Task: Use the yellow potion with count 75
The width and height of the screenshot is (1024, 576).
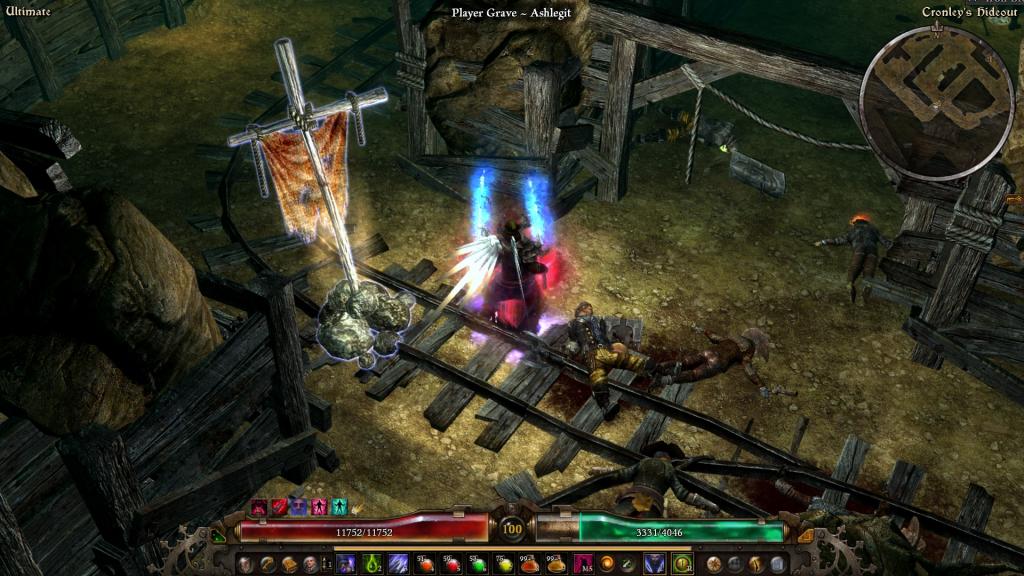Action: coord(504,564)
